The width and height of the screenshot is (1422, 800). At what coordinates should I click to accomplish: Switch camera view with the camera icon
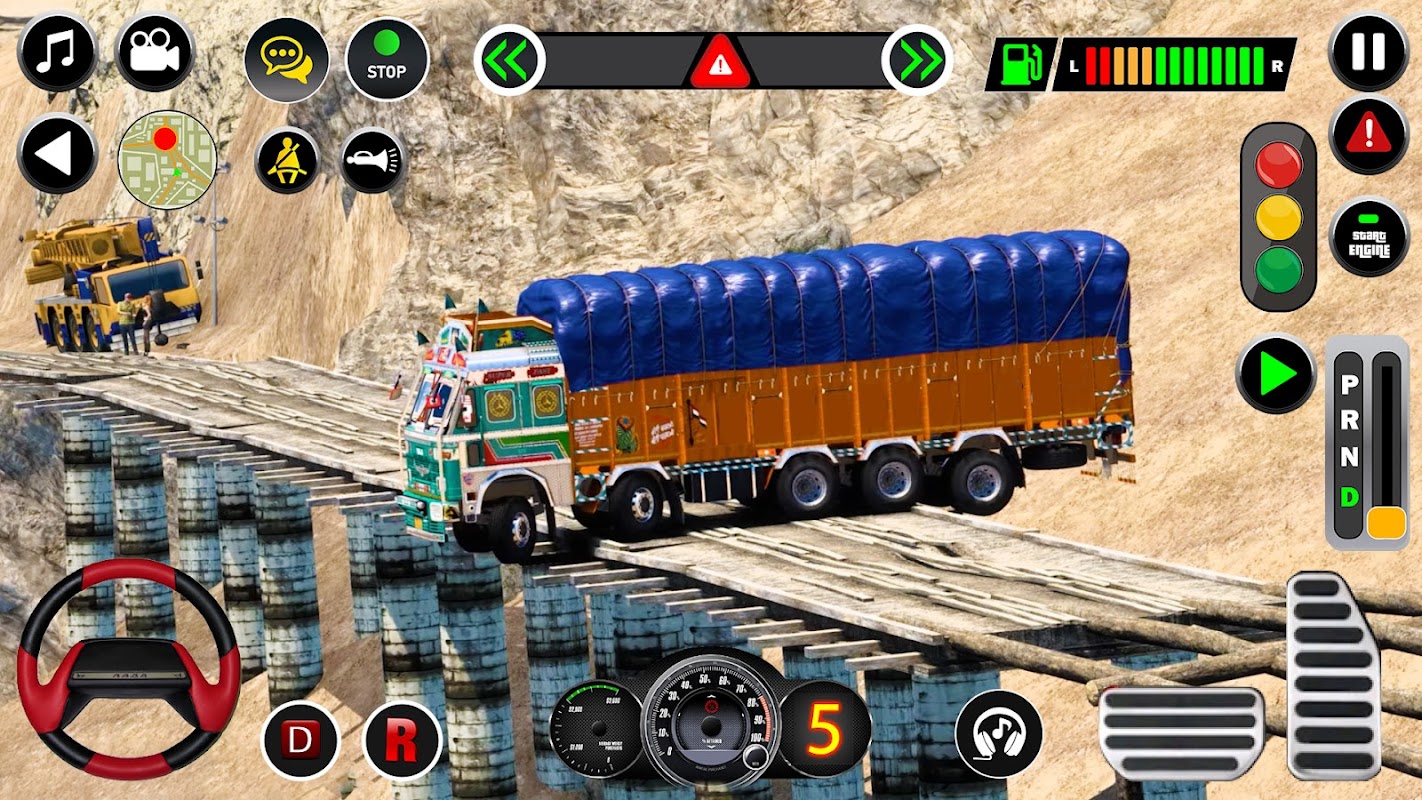[x=154, y=53]
